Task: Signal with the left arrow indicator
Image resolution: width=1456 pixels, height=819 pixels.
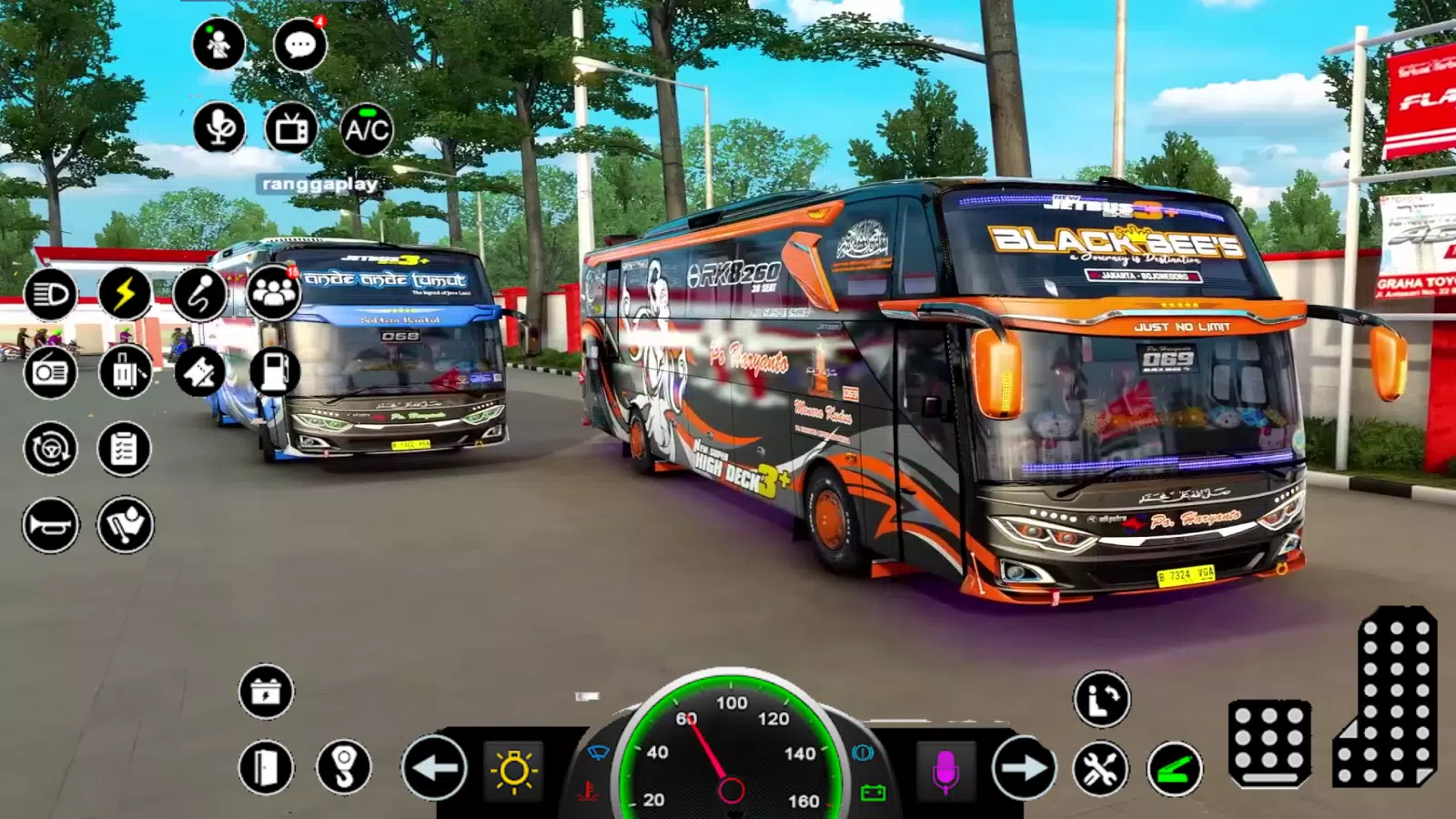Action: coord(434,769)
